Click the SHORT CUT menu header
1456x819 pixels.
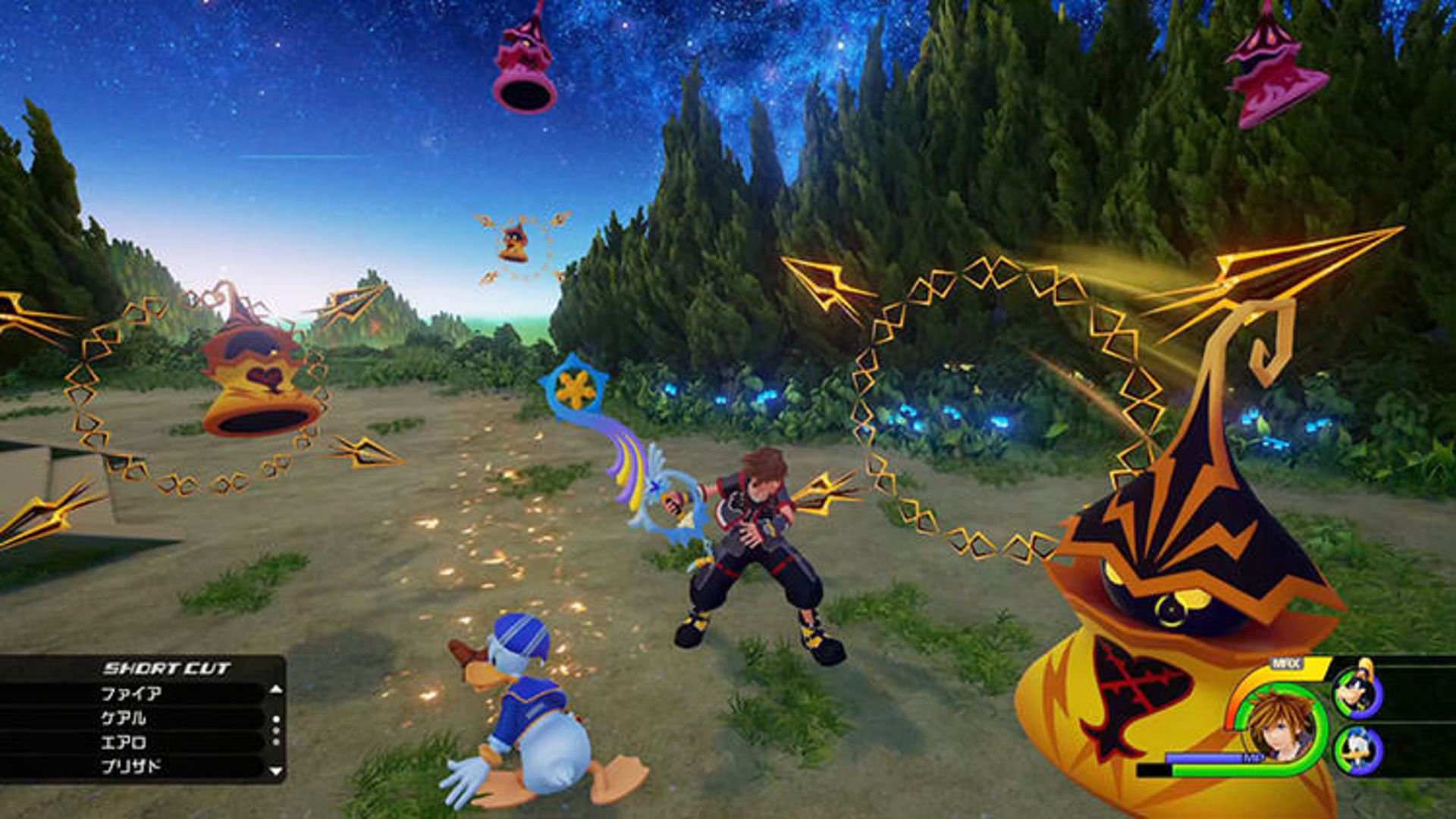tap(166, 667)
